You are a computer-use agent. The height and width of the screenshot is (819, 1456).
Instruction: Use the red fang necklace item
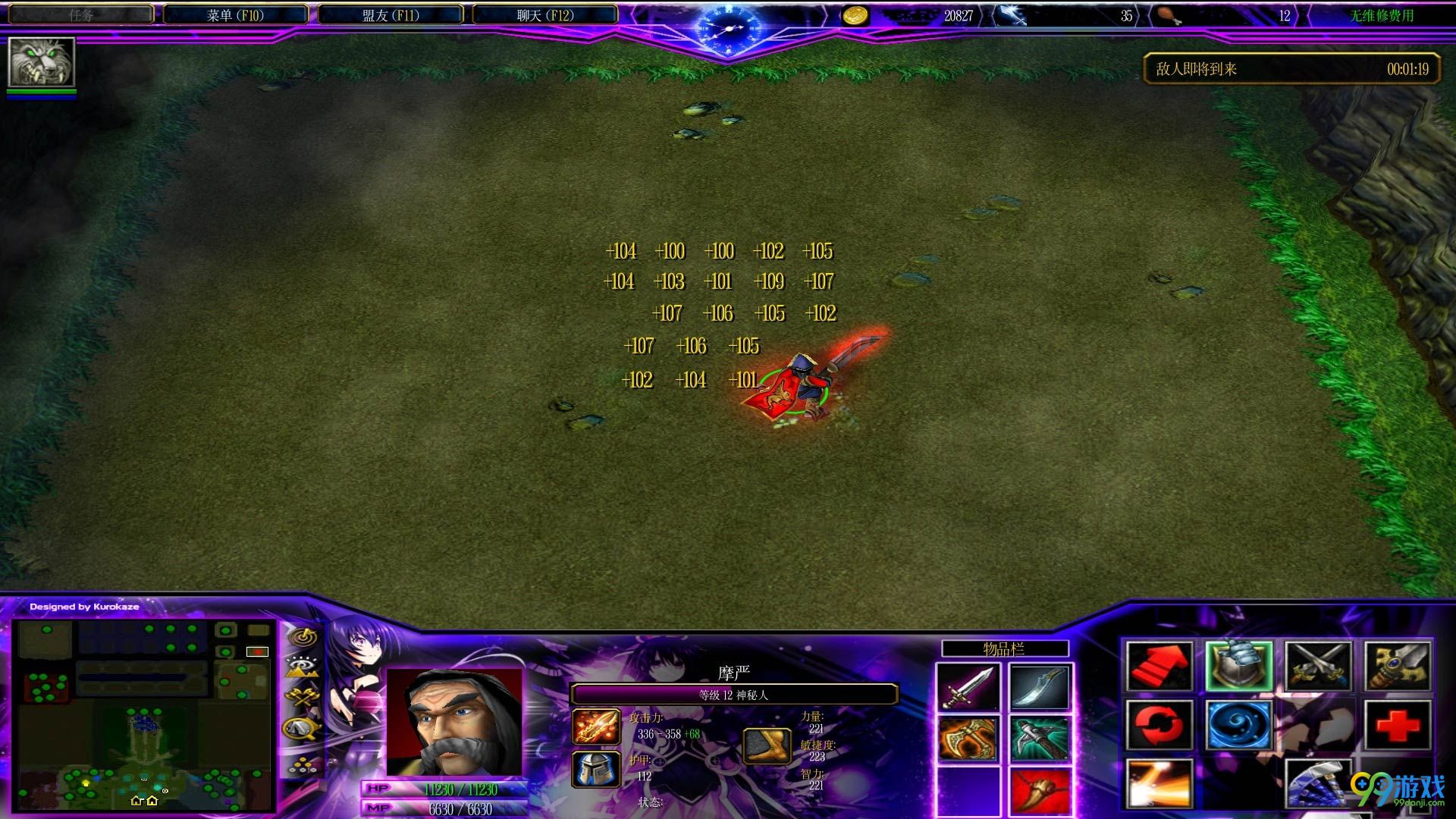(1040, 791)
